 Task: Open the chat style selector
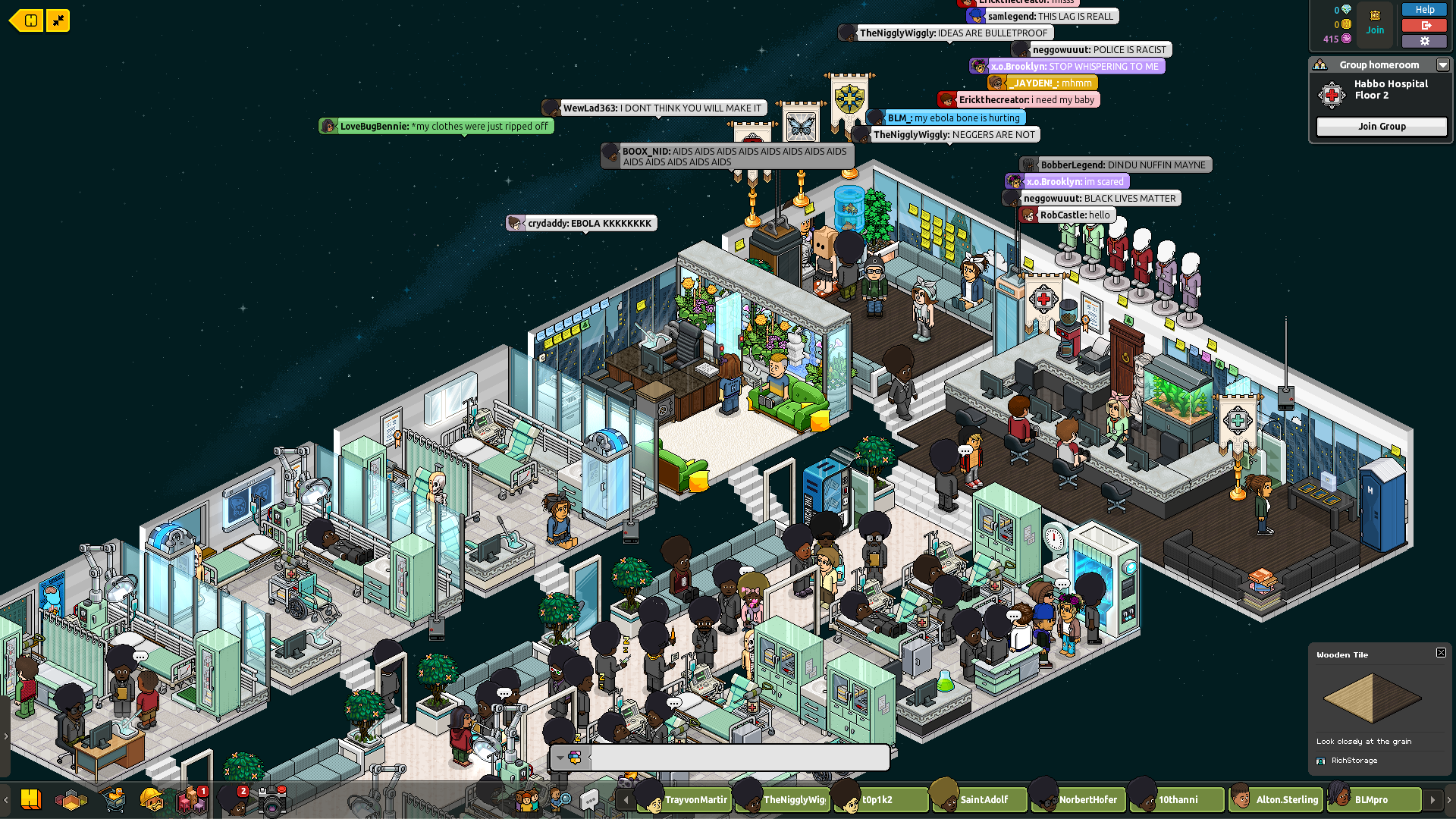point(569,758)
